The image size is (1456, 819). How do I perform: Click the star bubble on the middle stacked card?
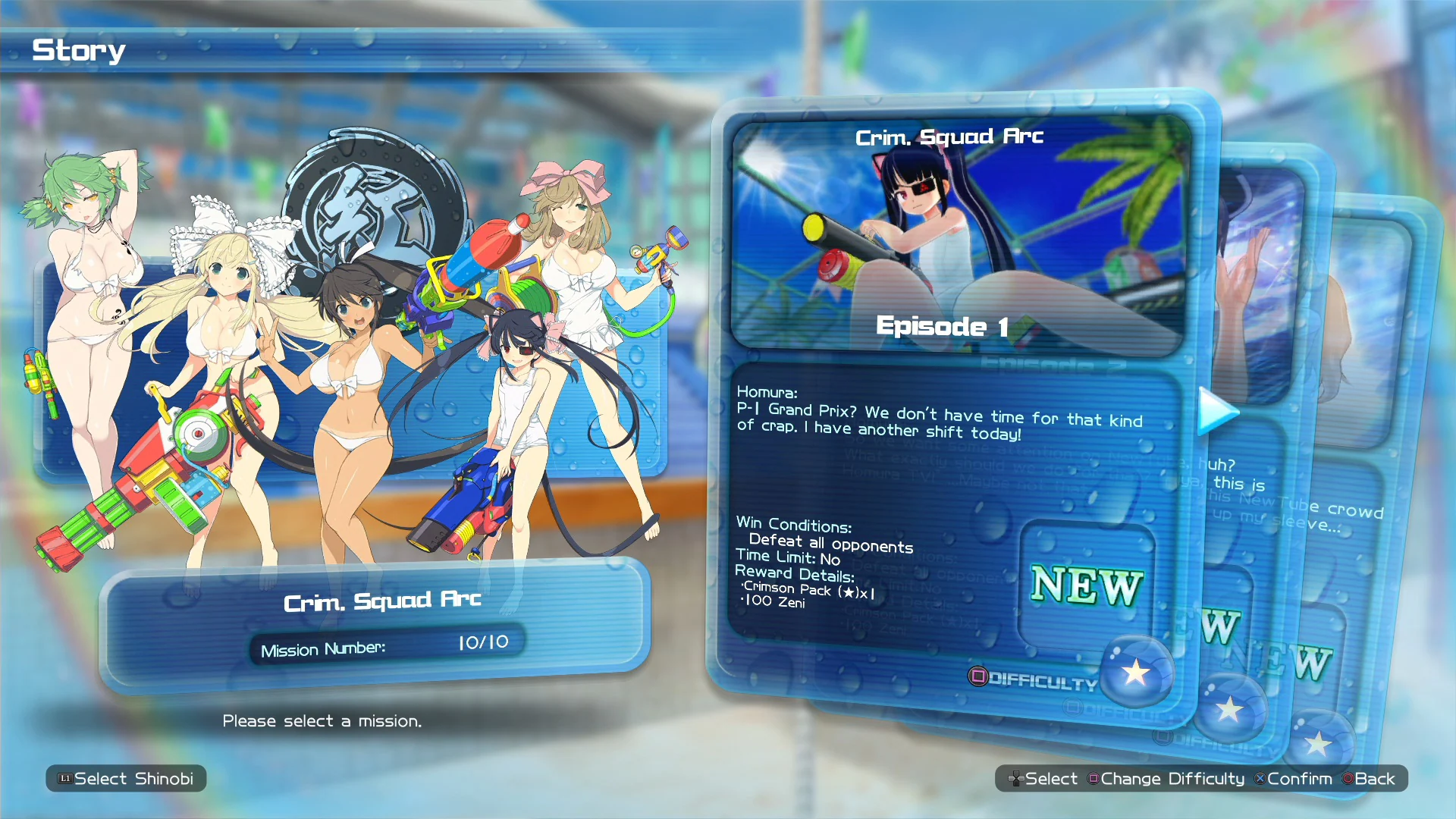1232,709
